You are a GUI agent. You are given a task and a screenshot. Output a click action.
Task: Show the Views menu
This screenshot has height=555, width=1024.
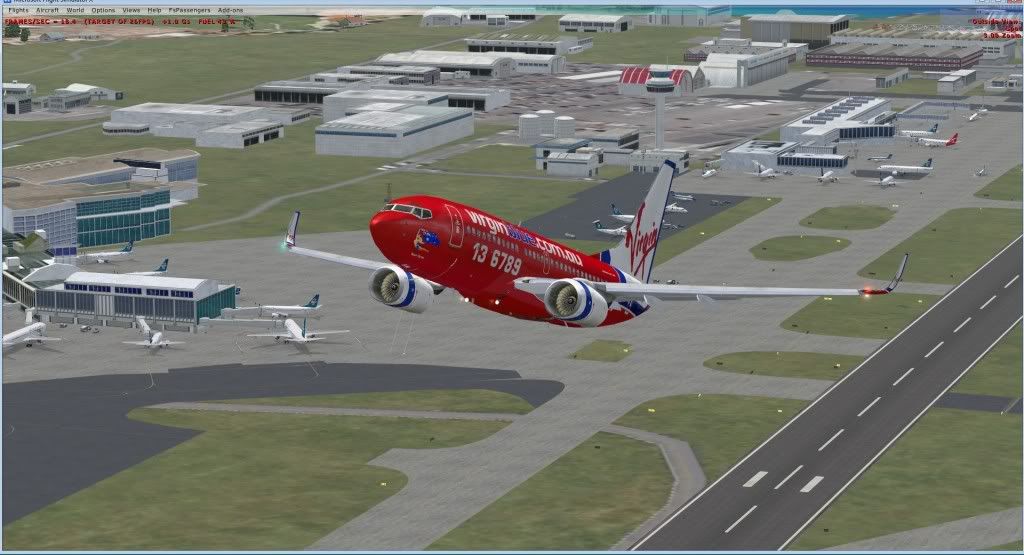[131, 10]
